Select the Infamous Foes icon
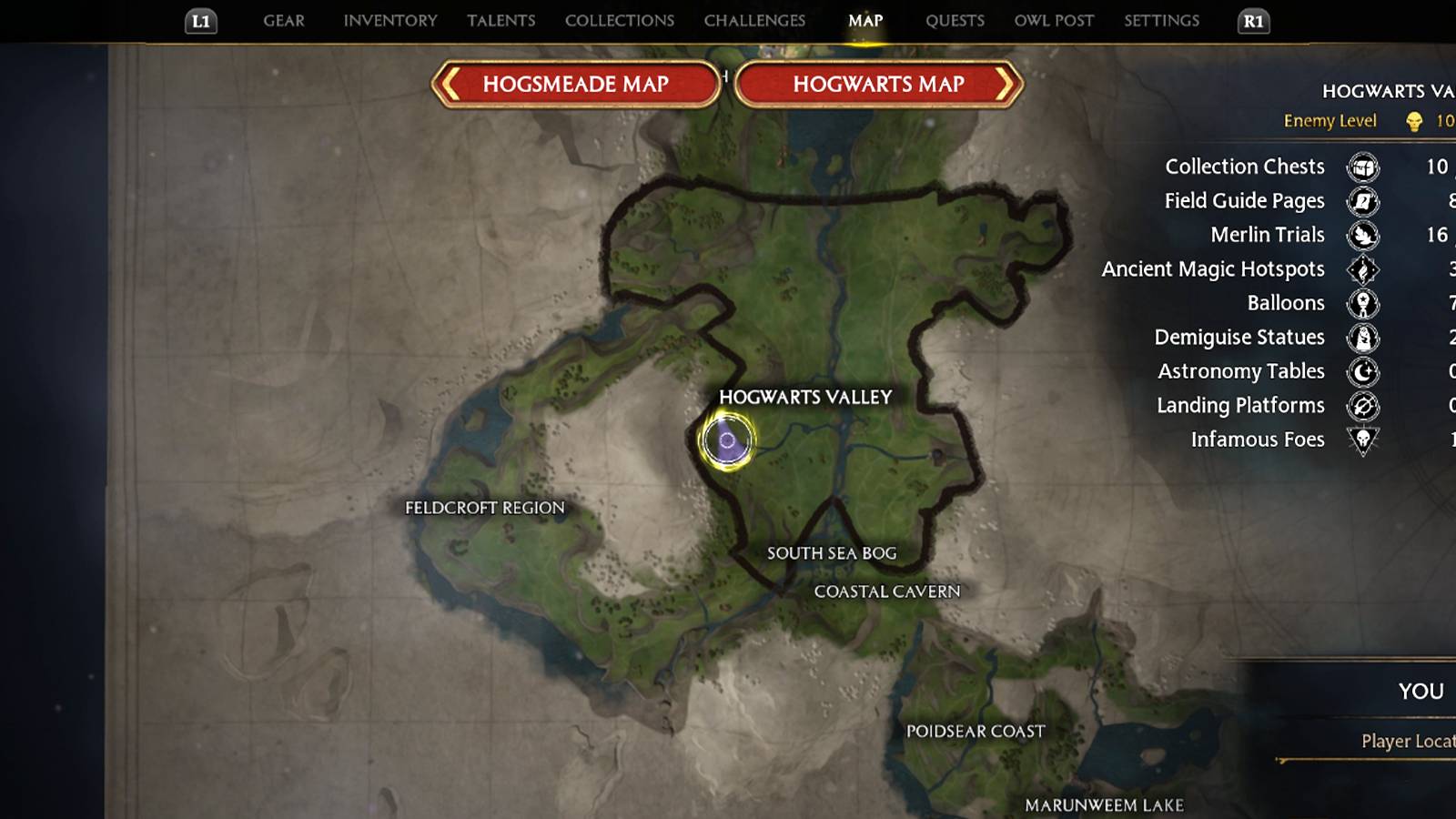Screen dimensions: 1456x819 1360,440
